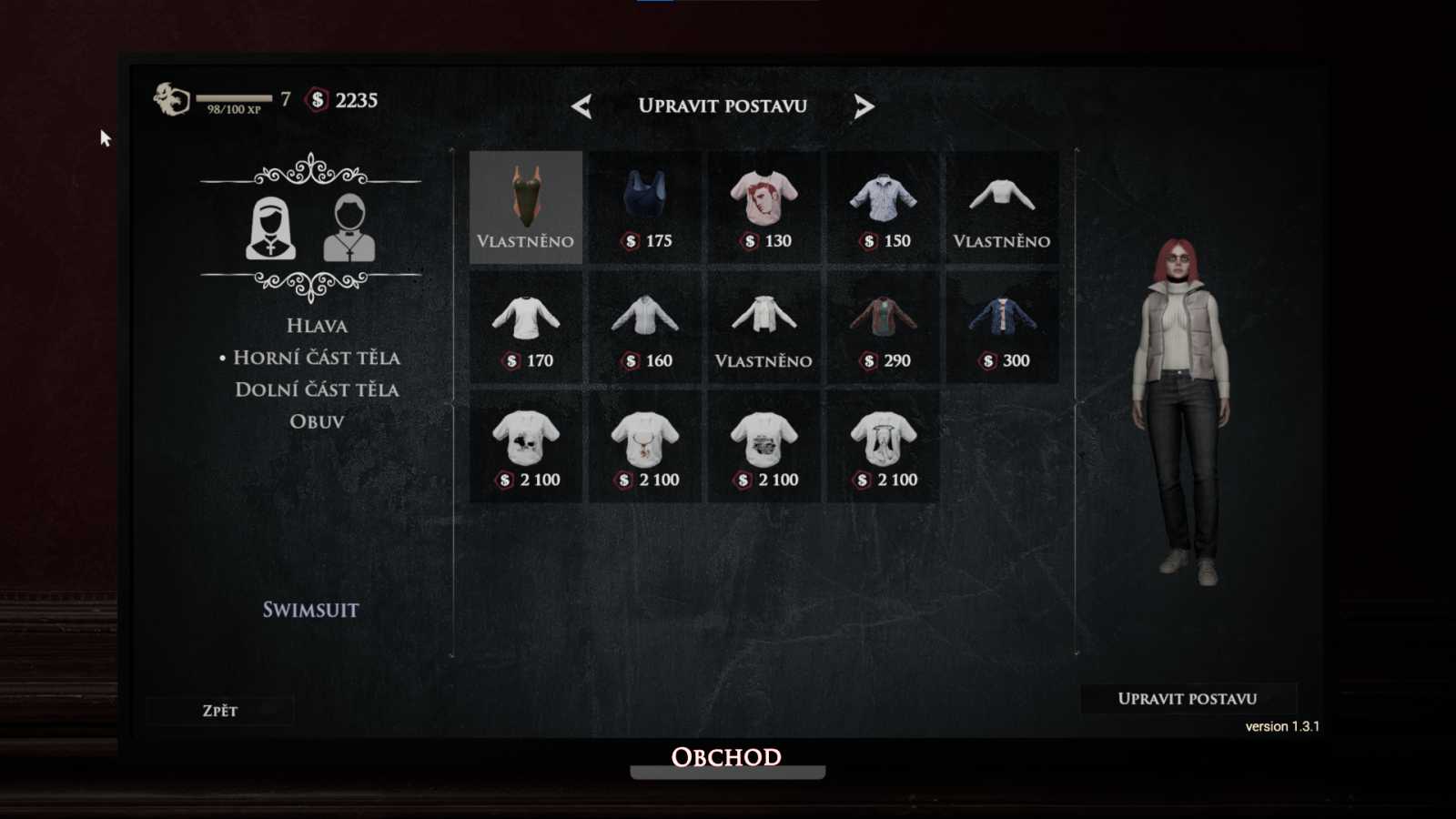Select the Hlava category

coord(316,325)
